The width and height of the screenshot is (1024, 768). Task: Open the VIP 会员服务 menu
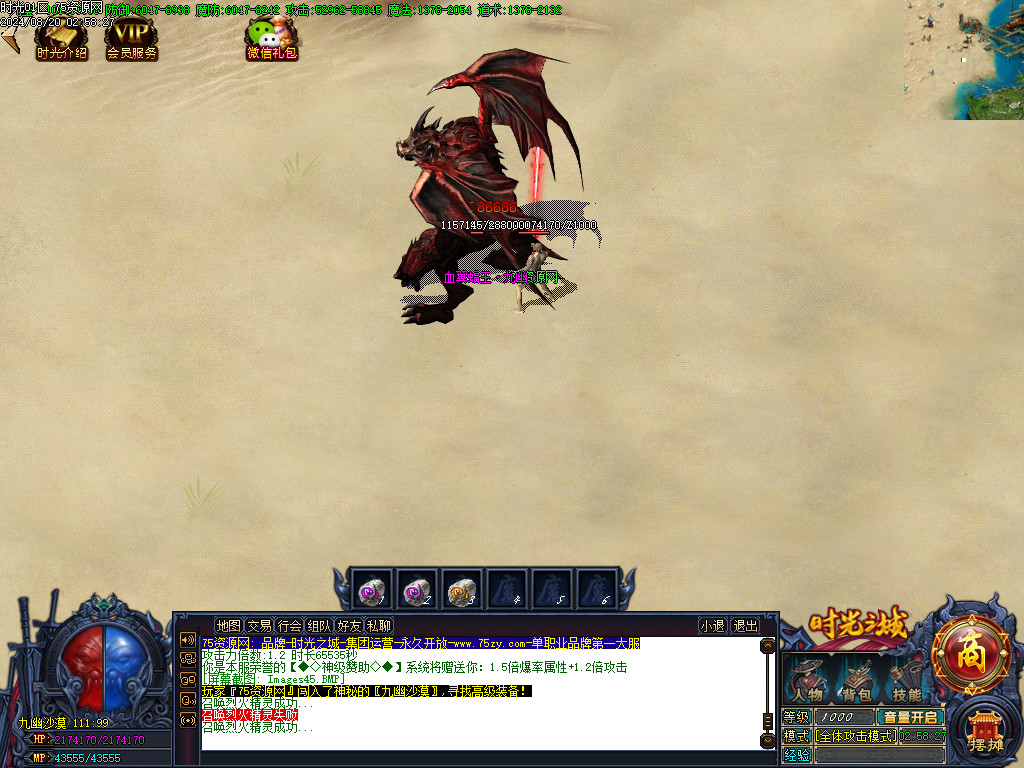[x=132, y=39]
